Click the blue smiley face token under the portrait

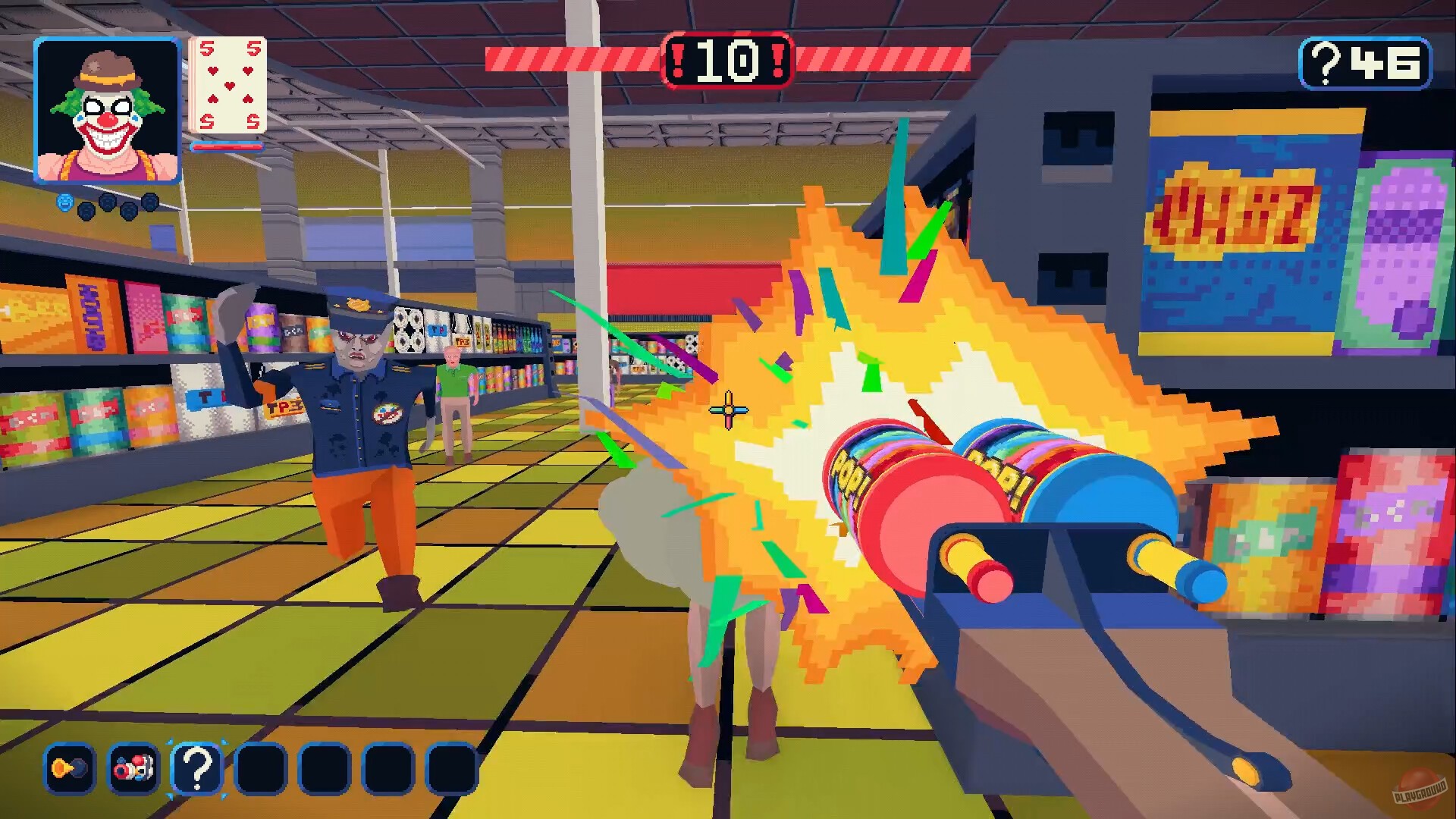coord(64,202)
